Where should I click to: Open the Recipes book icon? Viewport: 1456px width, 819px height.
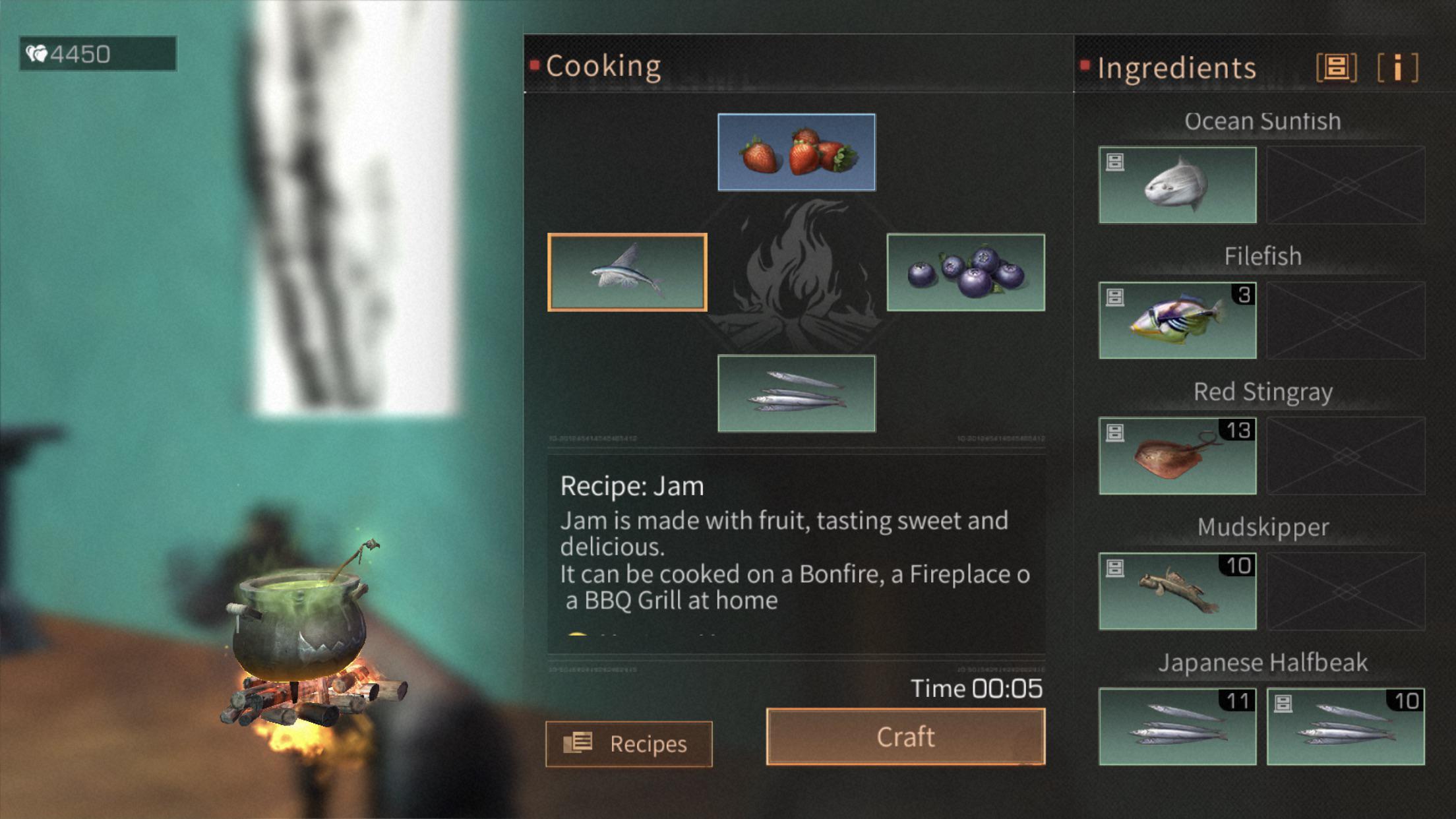(x=579, y=743)
